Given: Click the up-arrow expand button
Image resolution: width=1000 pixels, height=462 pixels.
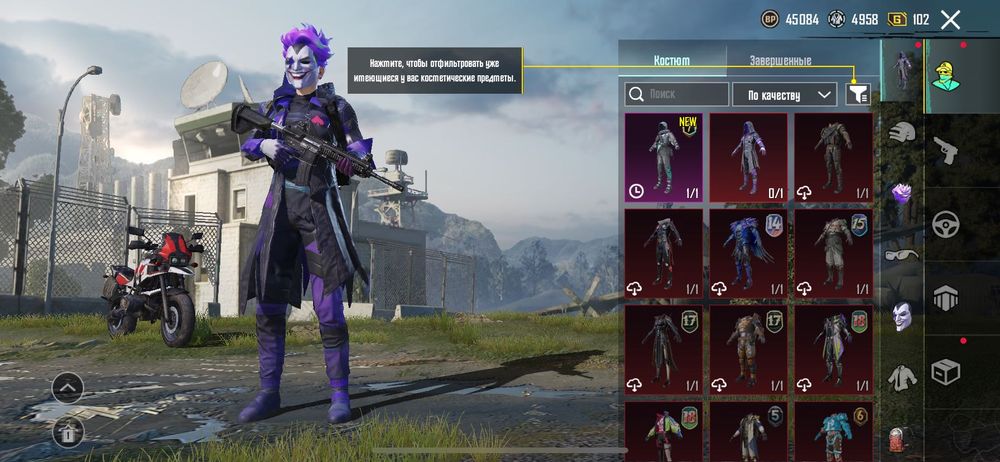Looking at the screenshot, I should coord(68,387).
